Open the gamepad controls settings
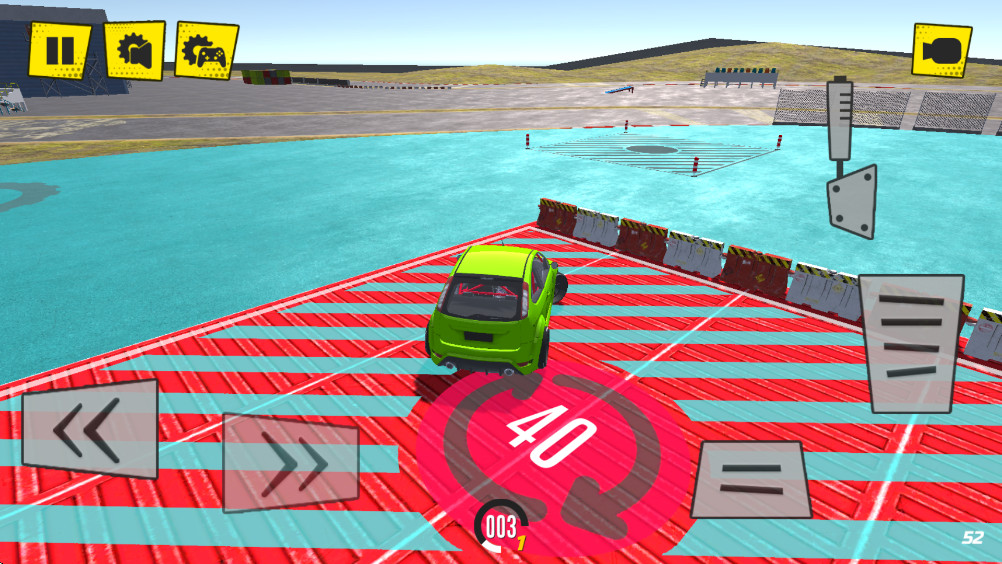This screenshot has width=1002, height=564. tap(207, 50)
